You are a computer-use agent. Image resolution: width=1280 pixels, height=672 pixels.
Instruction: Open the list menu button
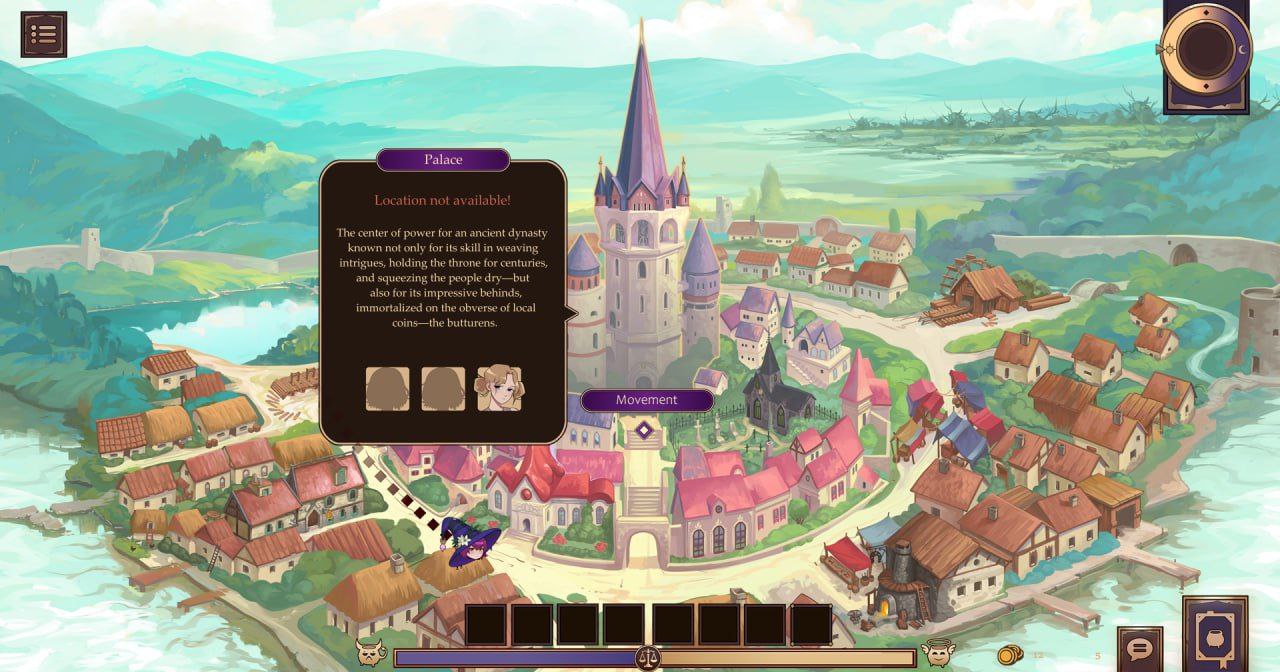(x=43, y=34)
